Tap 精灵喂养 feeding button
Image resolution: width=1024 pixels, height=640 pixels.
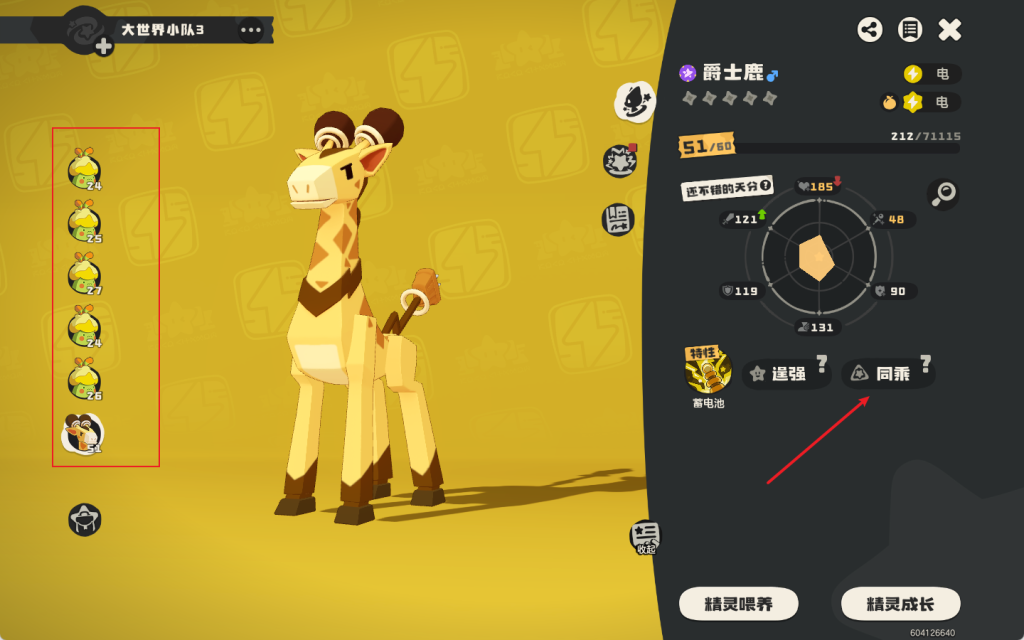[x=738, y=604]
